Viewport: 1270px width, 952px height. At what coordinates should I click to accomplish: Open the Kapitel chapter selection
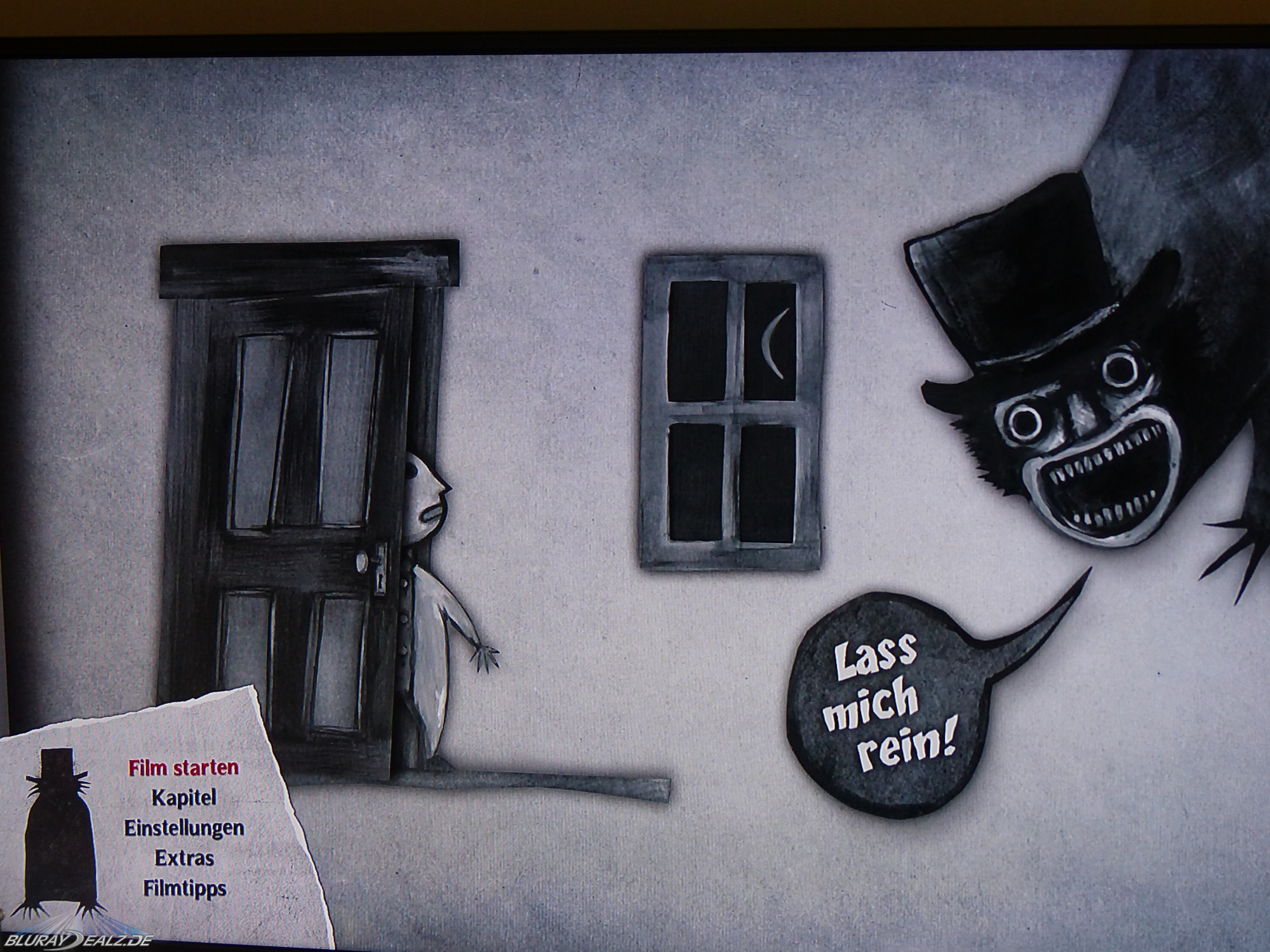pos(184,798)
